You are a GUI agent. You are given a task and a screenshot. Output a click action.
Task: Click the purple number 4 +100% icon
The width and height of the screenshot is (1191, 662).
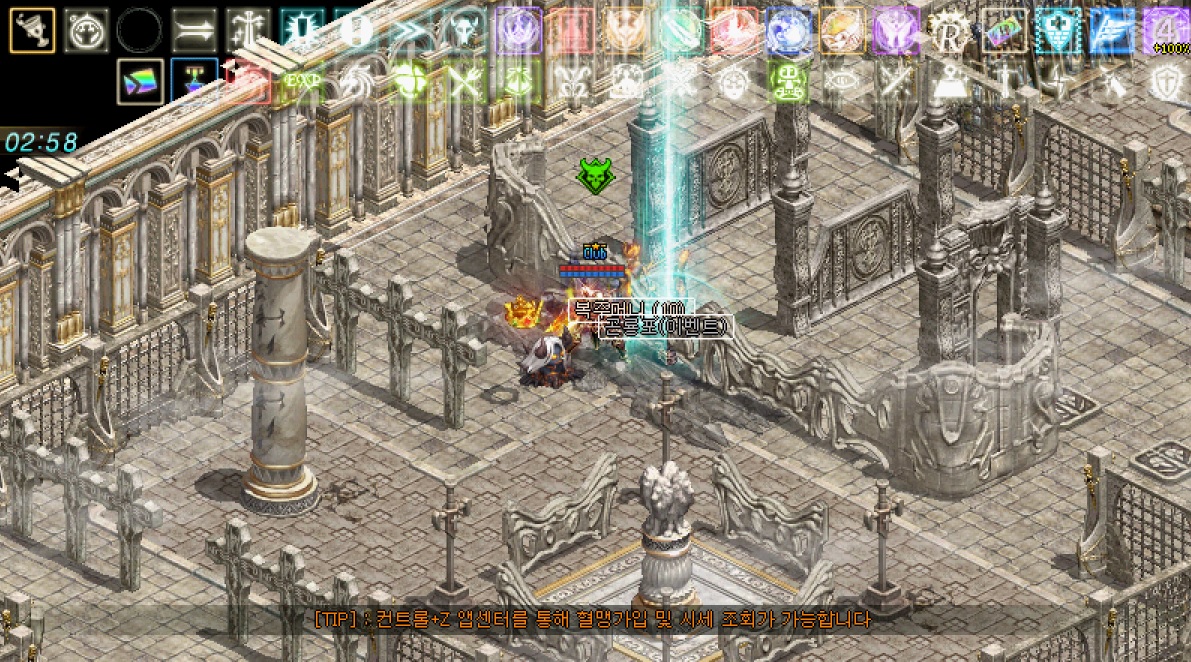tap(1166, 30)
